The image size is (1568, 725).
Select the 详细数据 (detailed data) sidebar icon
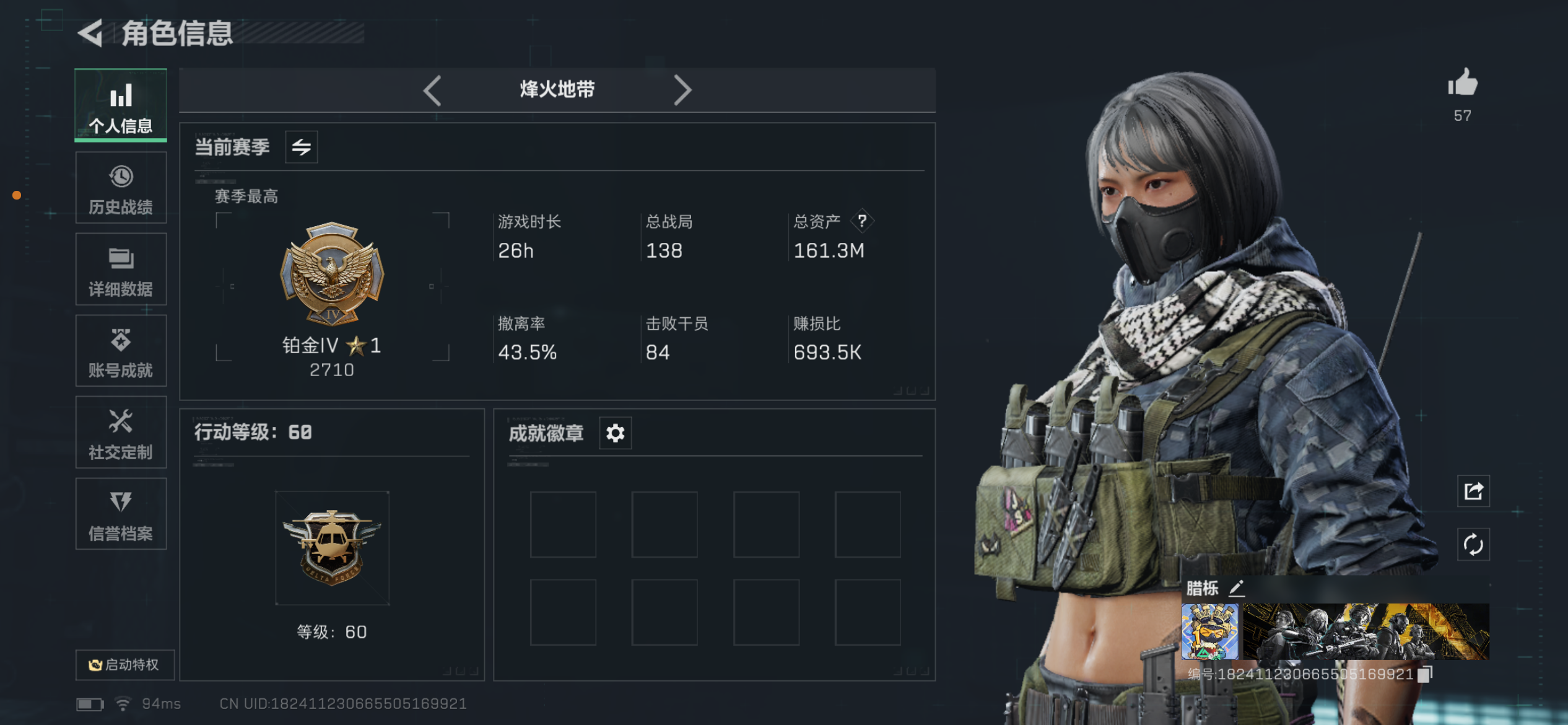point(121,270)
